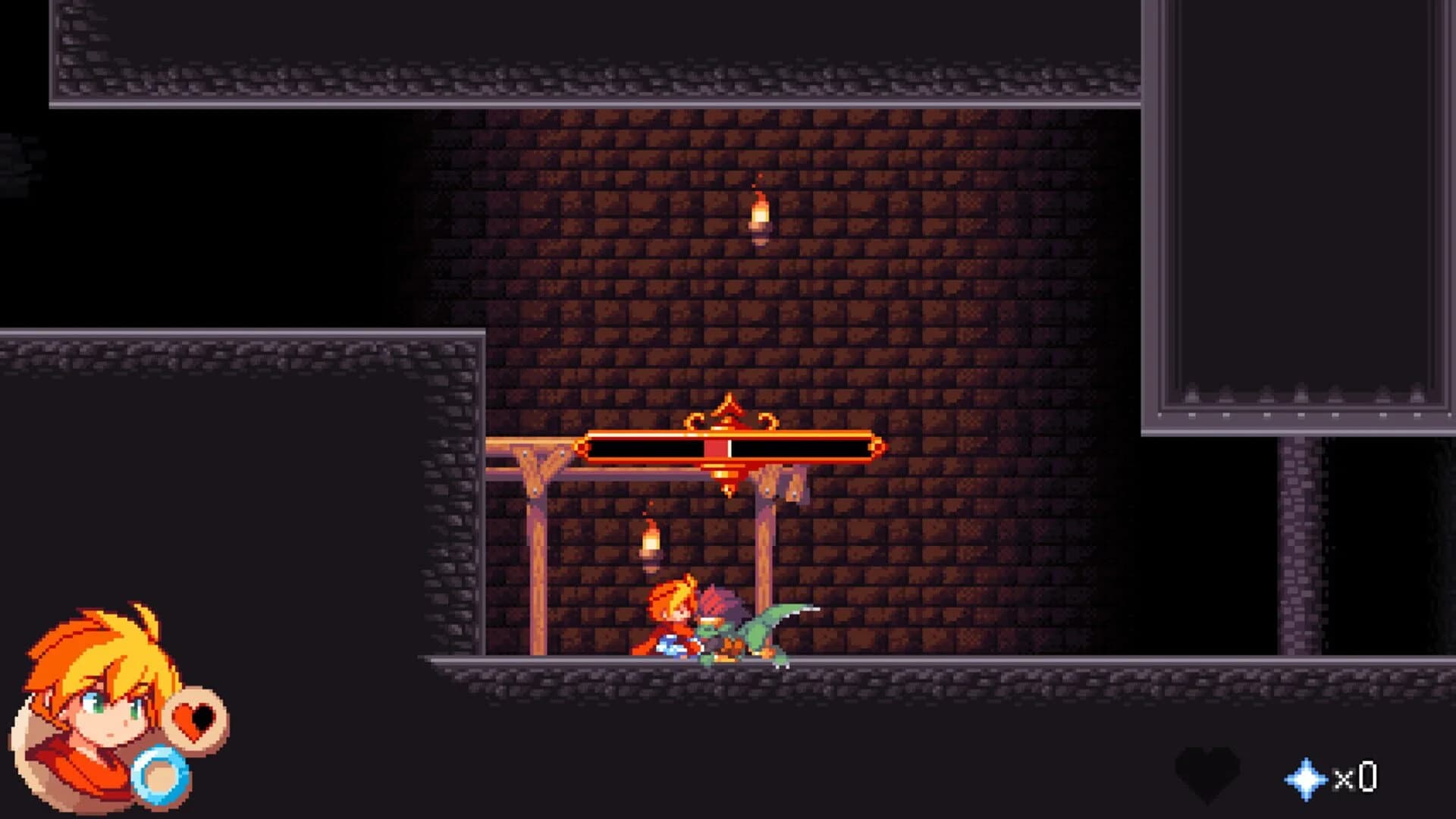Viewport: 1456px width, 819px height.
Task: Click the black heart icon in the bottom-right HUD
Action: pos(1207,772)
